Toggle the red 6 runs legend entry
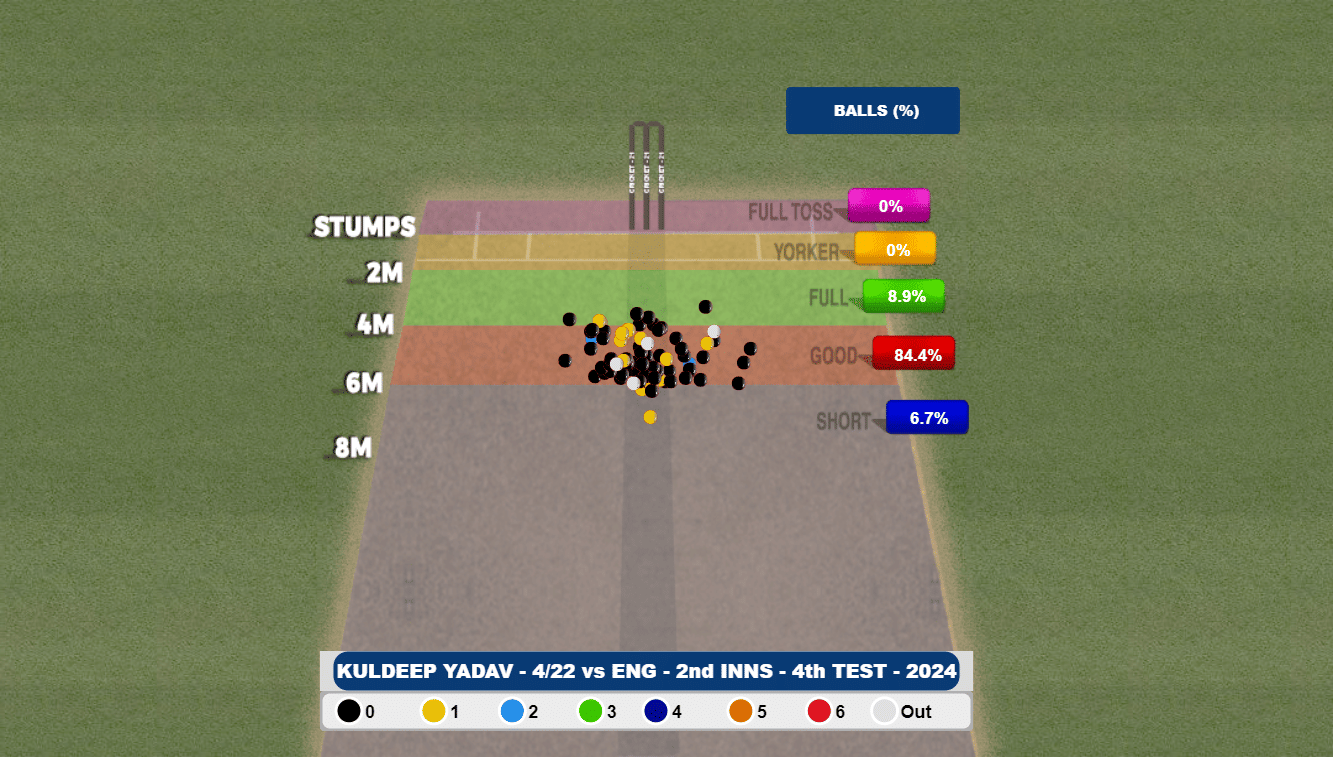The height and width of the screenshot is (757, 1333). tap(819, 711)
